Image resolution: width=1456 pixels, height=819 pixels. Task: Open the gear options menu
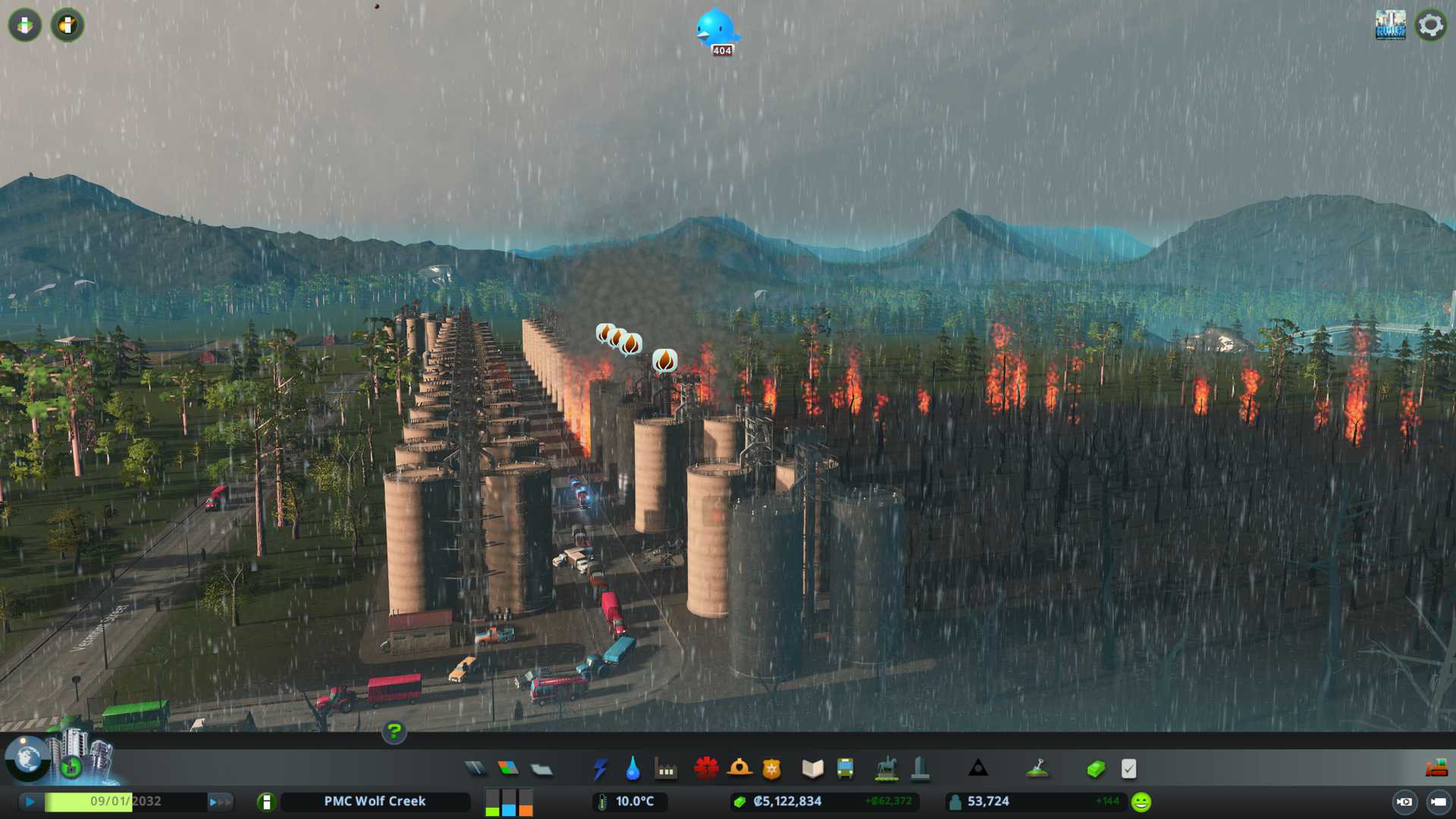[1430, 25]
